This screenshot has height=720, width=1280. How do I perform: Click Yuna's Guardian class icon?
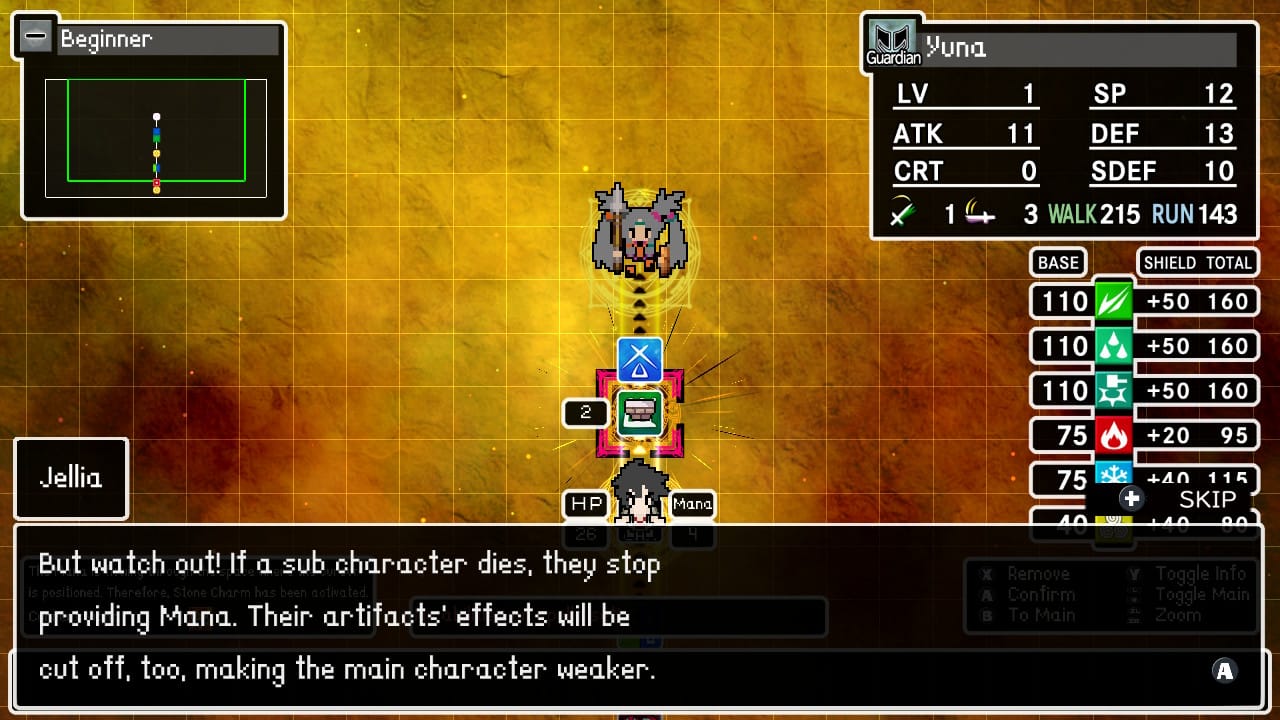(892, 44)
